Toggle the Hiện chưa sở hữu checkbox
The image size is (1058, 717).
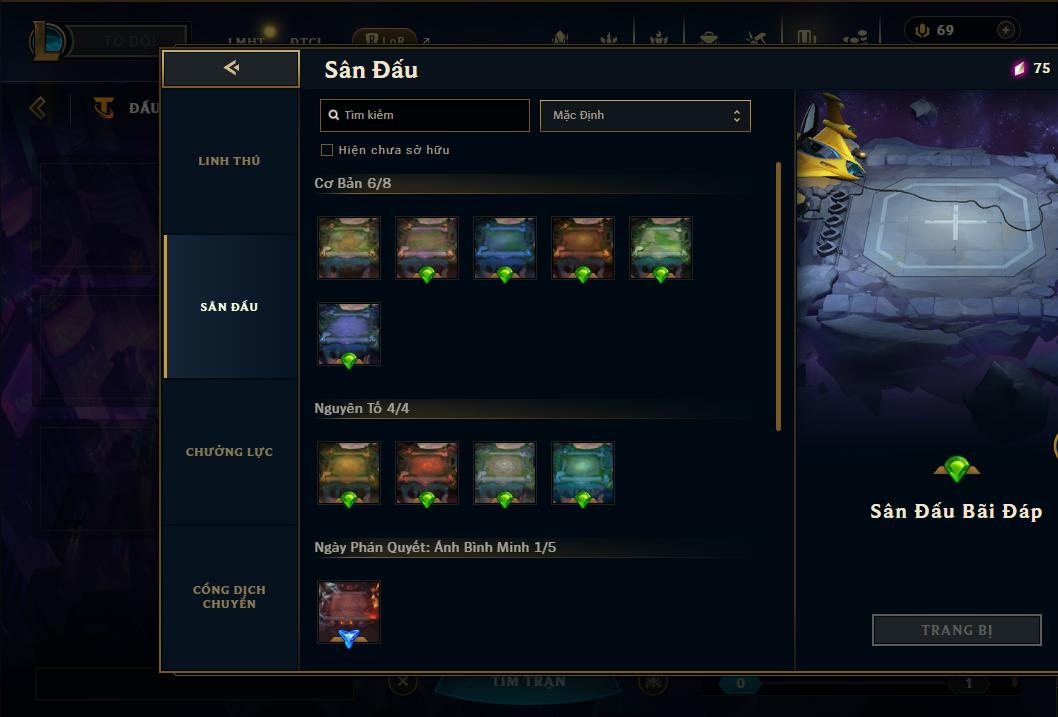click(327, 150)
